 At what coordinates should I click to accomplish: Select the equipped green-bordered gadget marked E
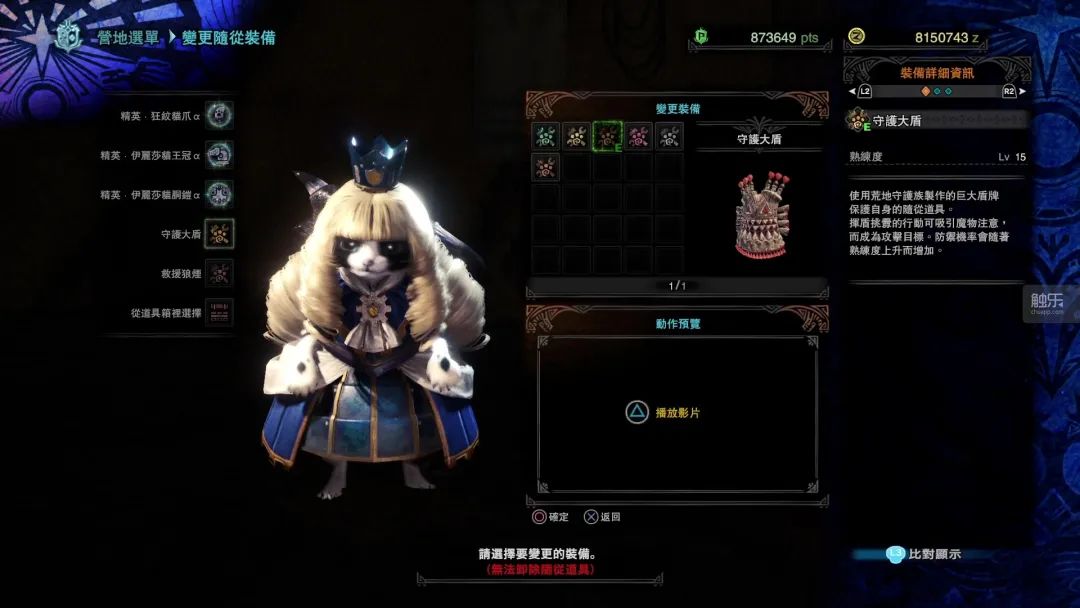608,136
